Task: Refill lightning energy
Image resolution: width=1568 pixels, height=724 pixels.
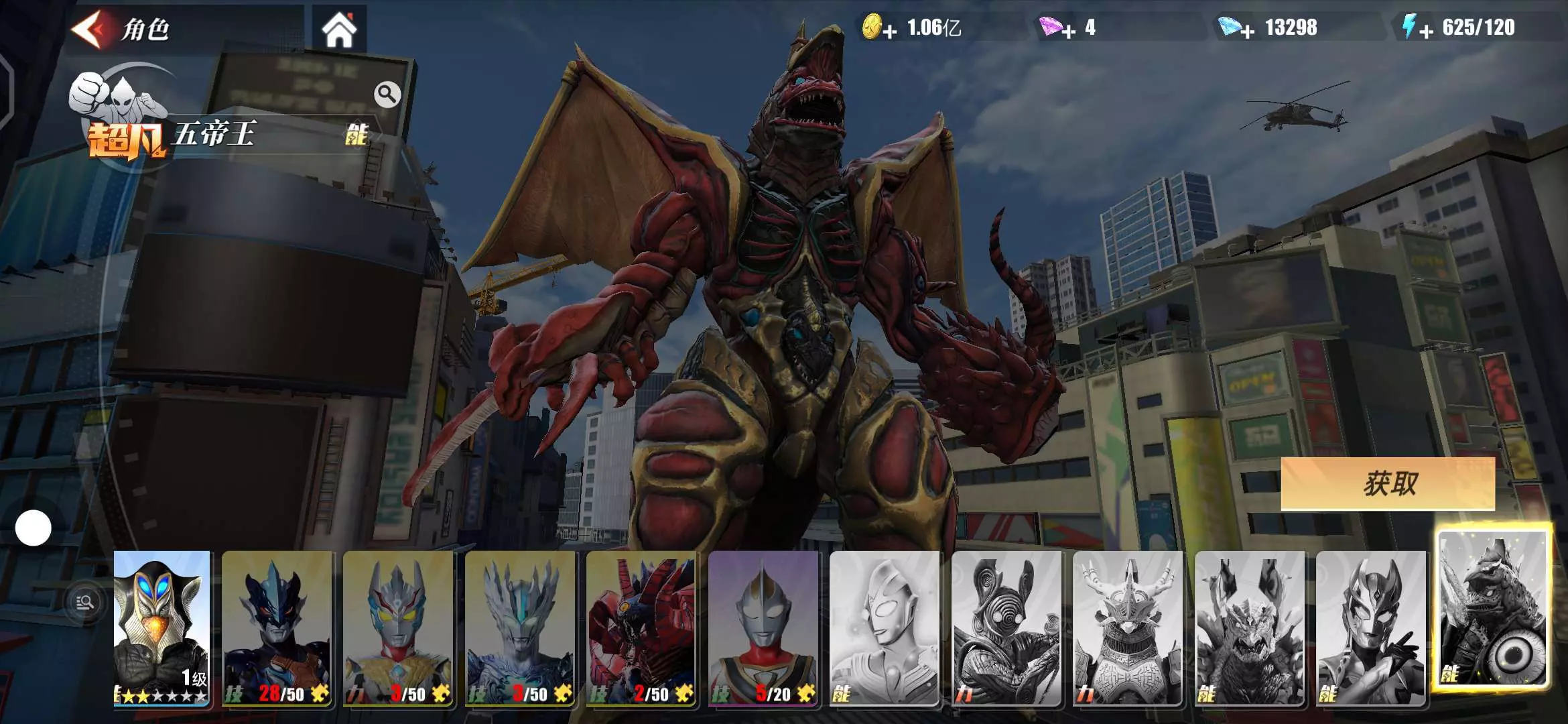Action: tap(1426, 31)
